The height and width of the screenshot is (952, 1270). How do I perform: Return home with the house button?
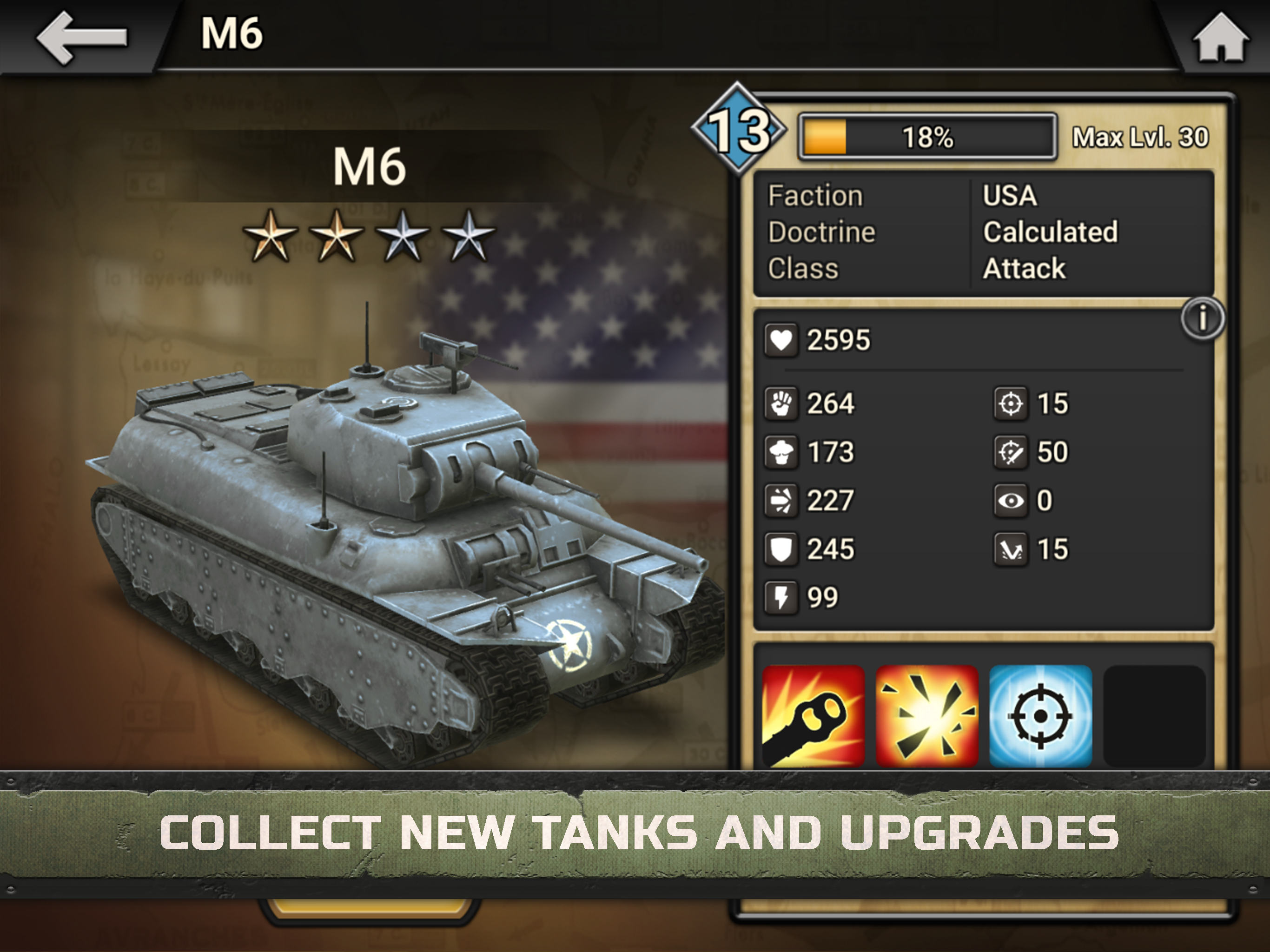pos(1222,36)
